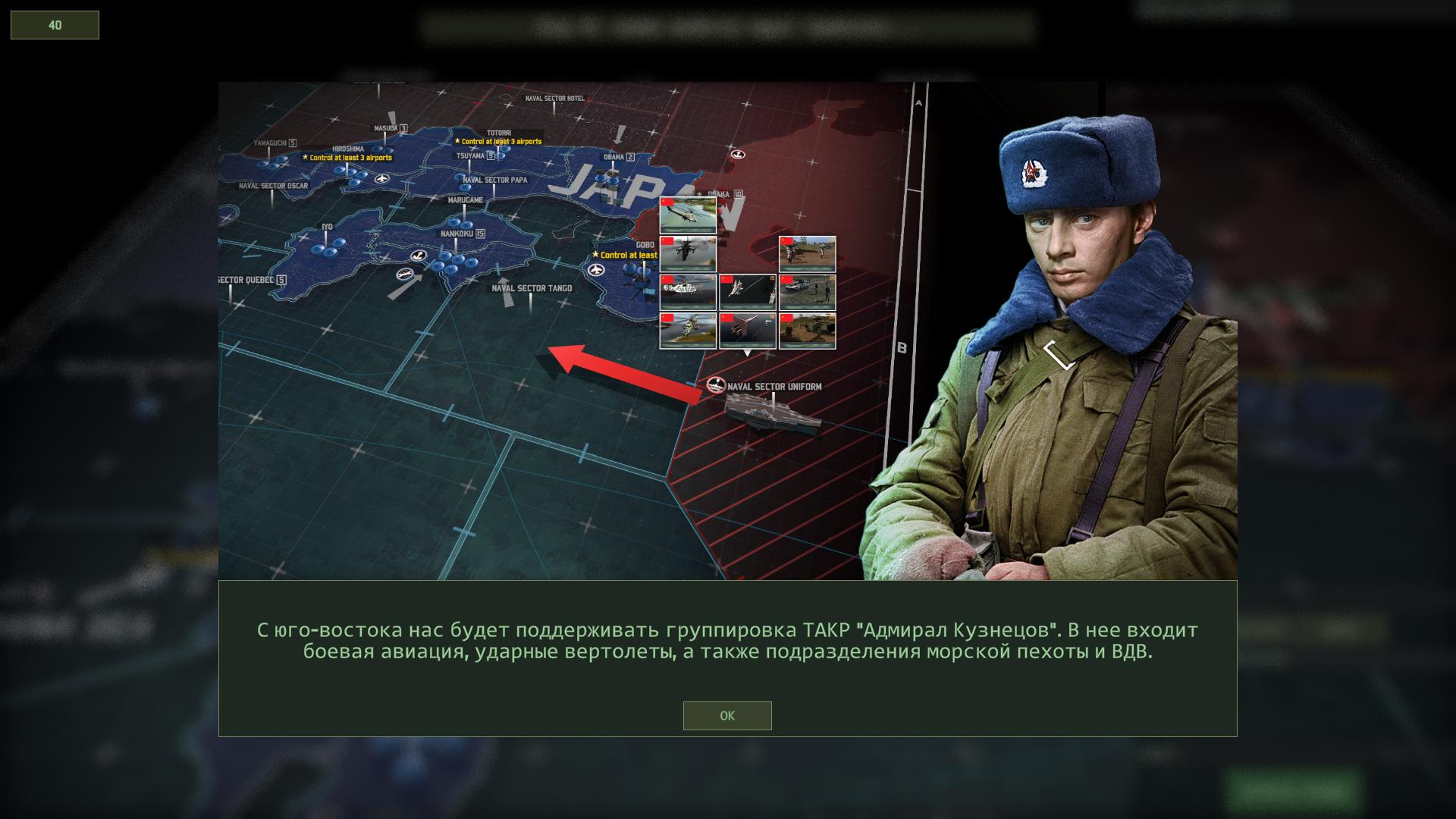Confirm the briefing with the OK button
The height and width of the screenshot is (819, 1456).
(x=726, y=716)
